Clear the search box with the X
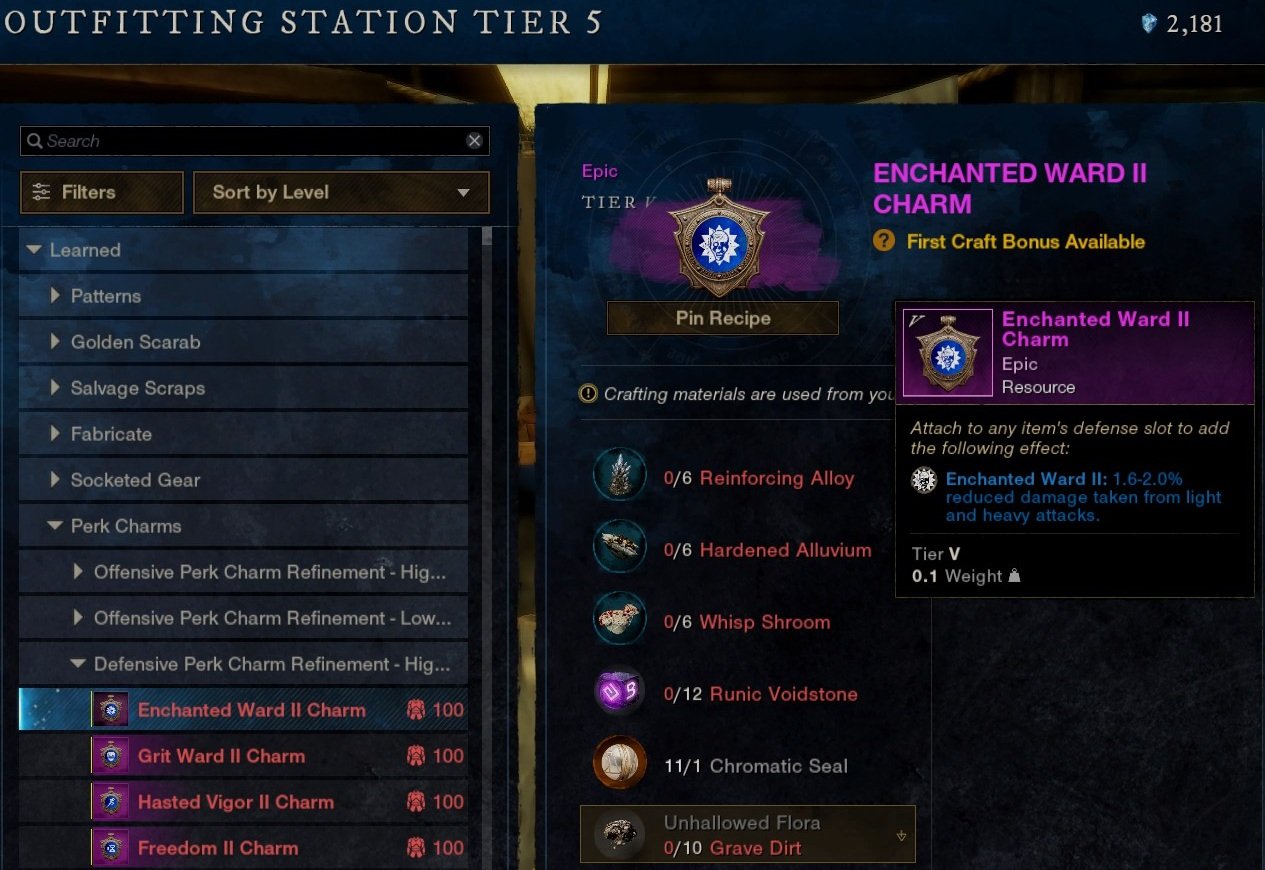1265x870 pixels. click(x=474, y=141)
